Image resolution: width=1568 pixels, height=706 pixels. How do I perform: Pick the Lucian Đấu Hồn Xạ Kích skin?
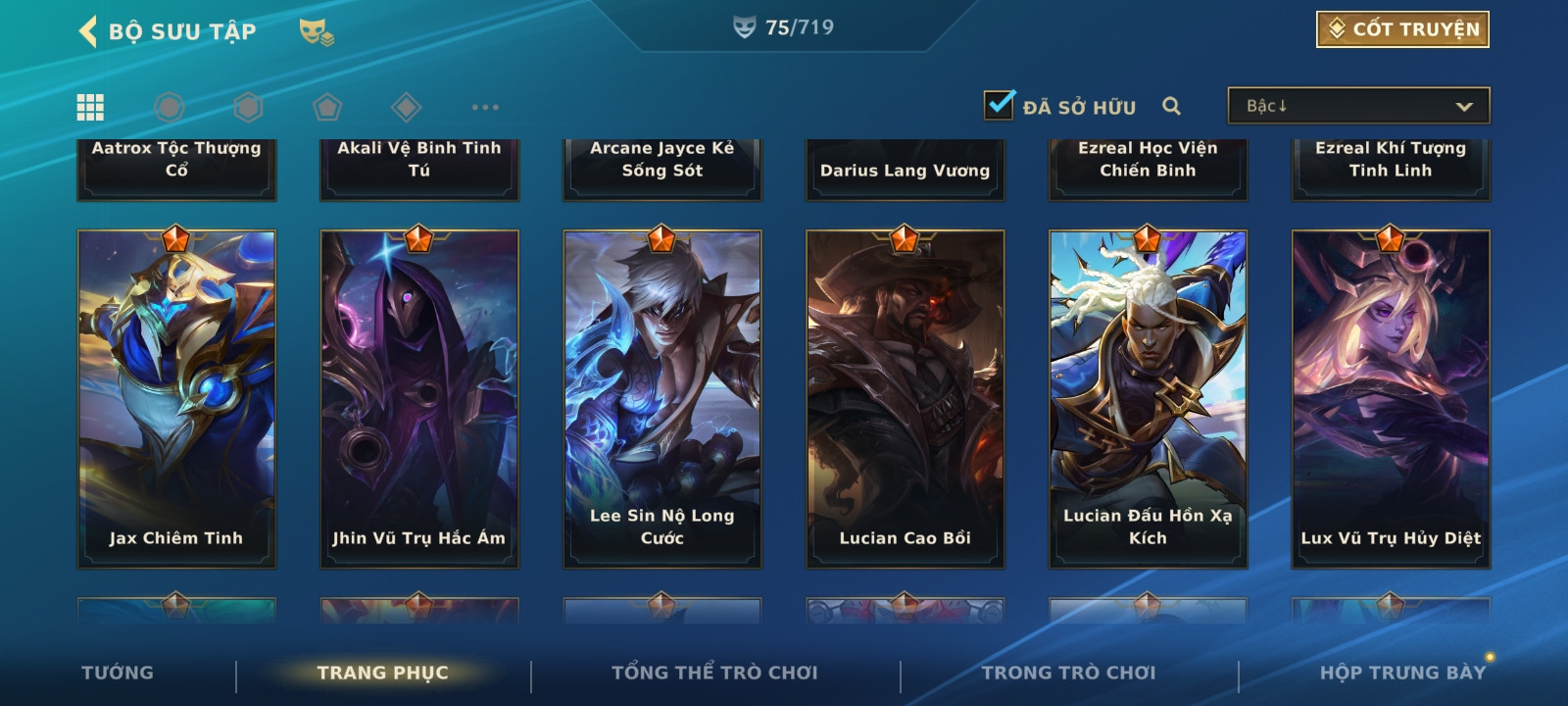[1148, 398]
